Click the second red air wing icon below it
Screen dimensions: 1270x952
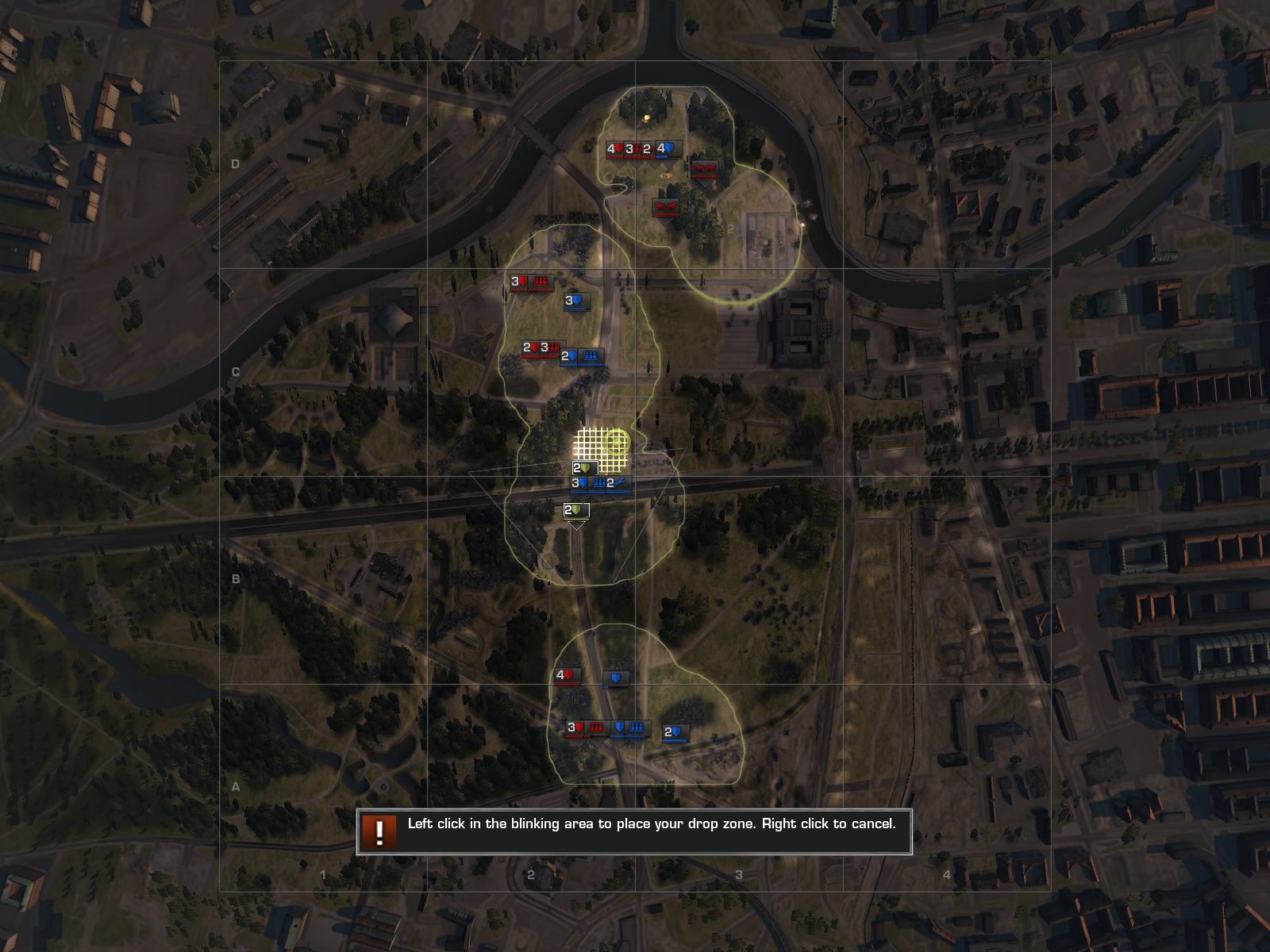664,207
